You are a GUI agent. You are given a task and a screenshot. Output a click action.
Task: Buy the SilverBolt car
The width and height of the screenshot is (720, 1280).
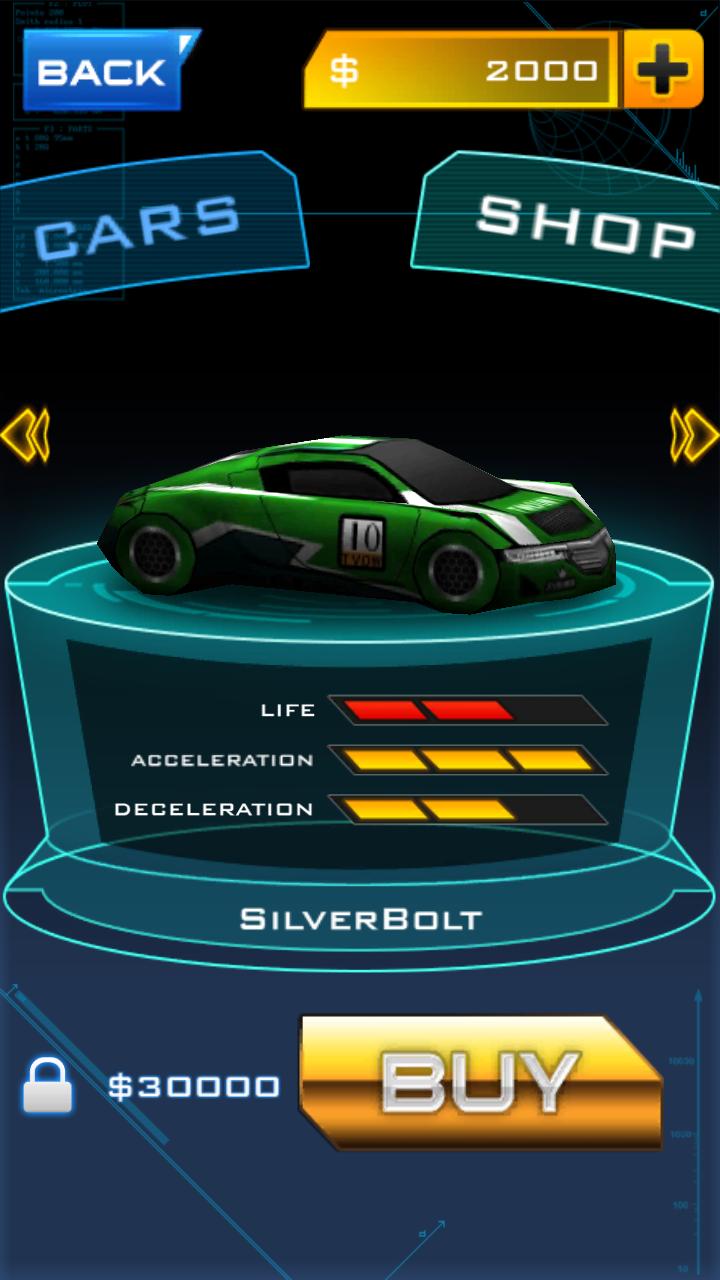click(x=480, y=1082)
